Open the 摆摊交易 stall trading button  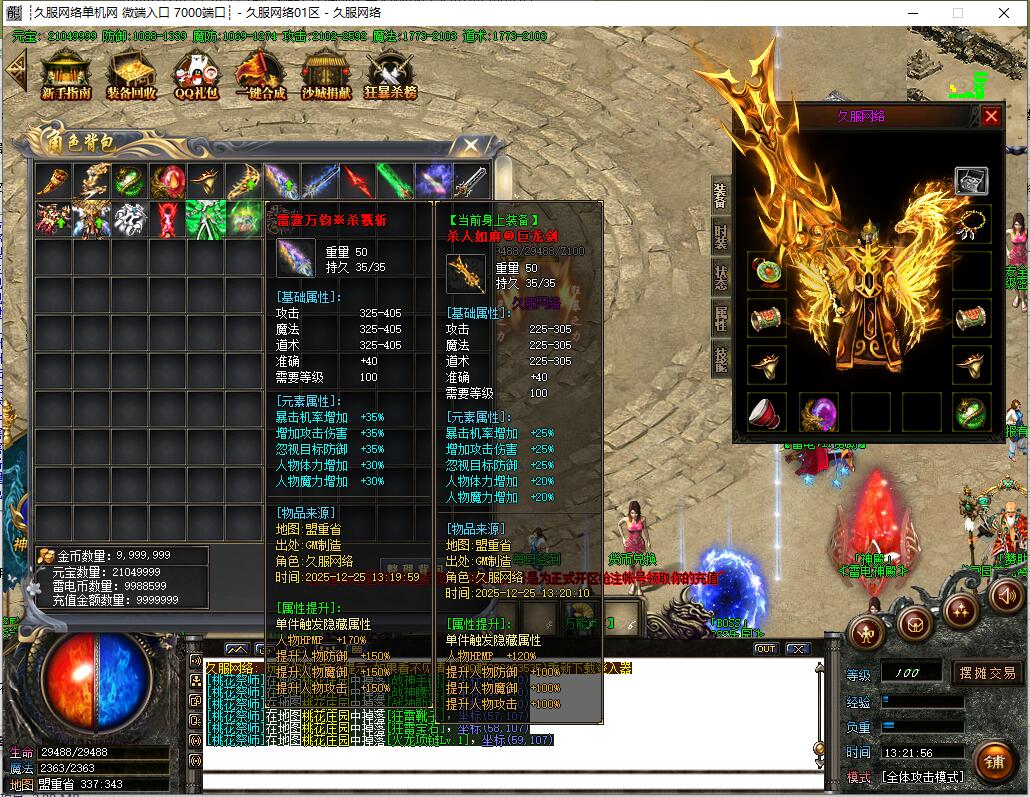click(985, 672)
